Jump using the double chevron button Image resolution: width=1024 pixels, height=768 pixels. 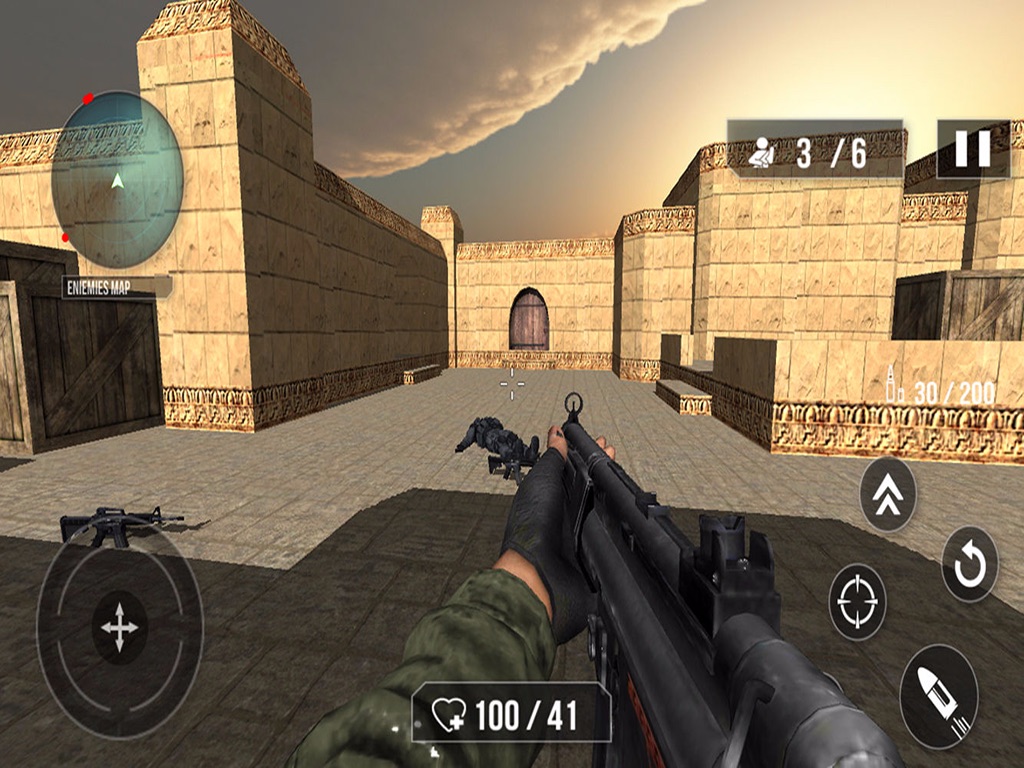tap(888, 494)
